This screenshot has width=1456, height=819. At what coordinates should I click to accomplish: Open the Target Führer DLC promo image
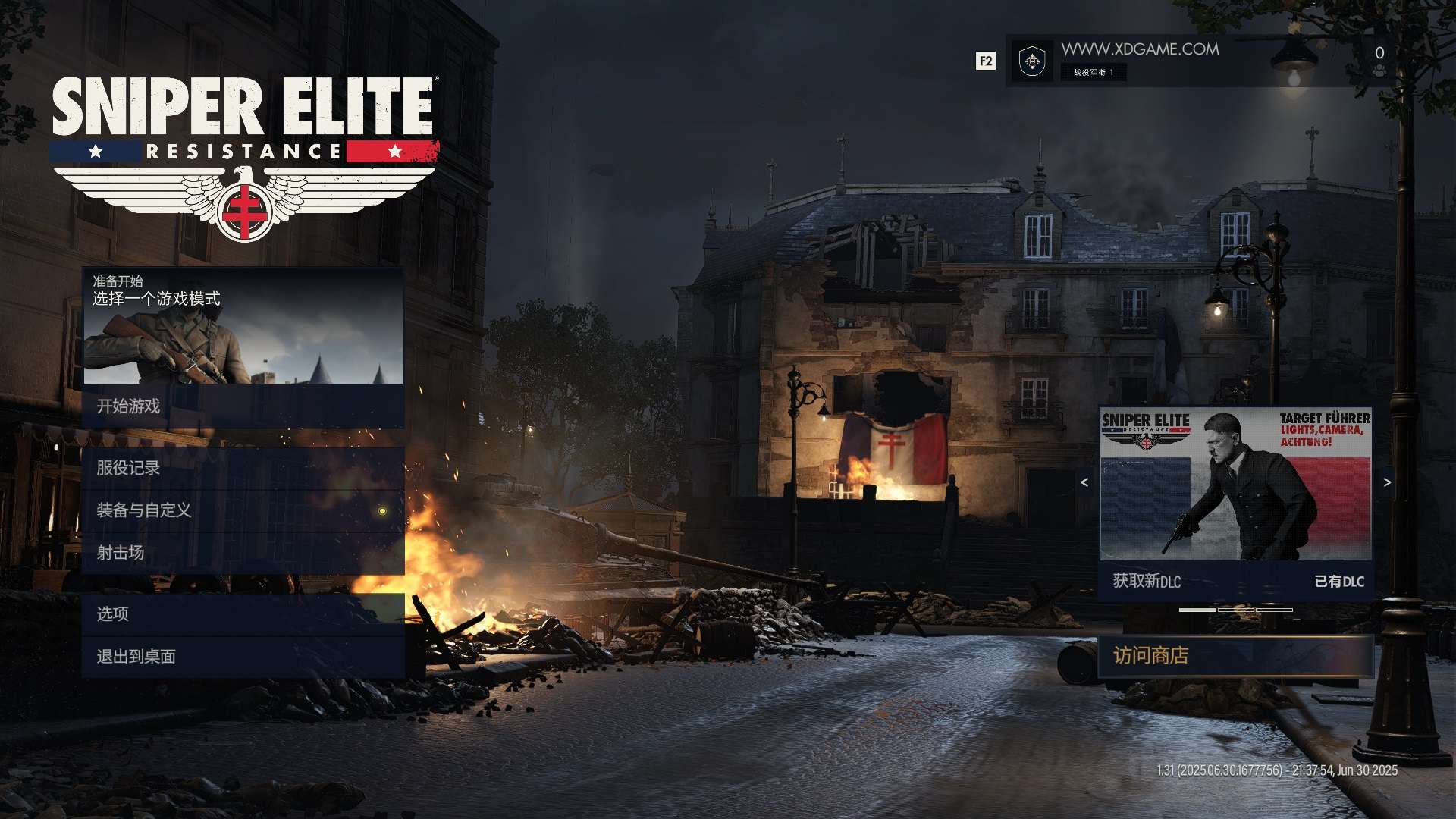coord(1235,485)
